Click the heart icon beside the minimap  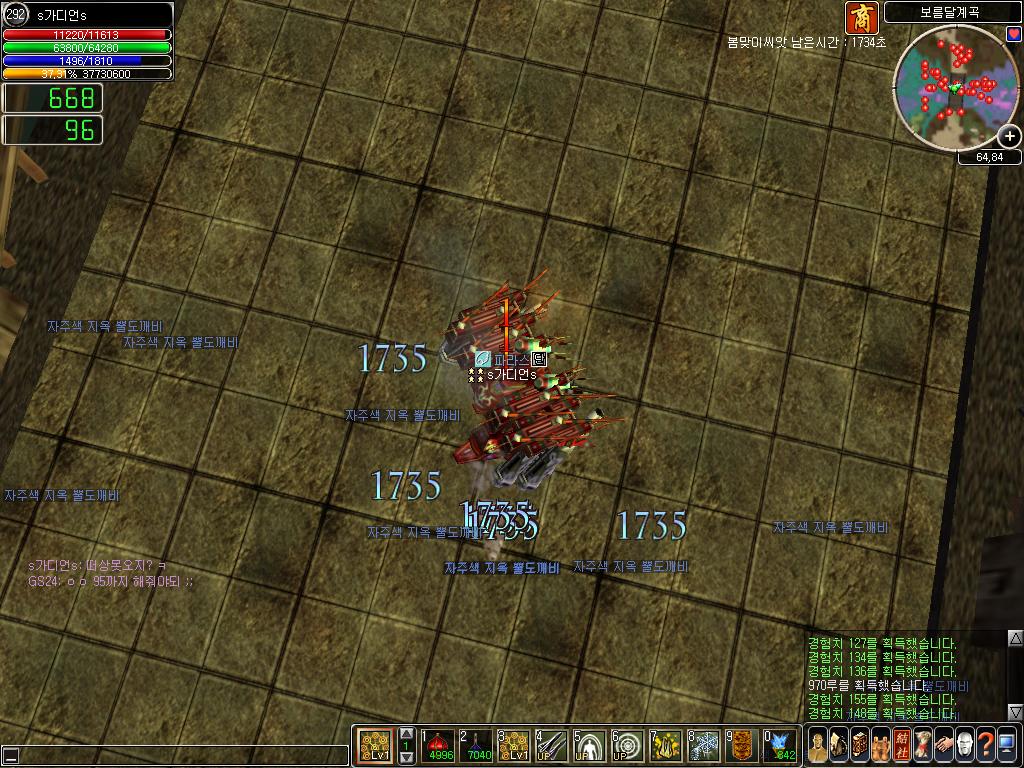tap(1013, 34)
